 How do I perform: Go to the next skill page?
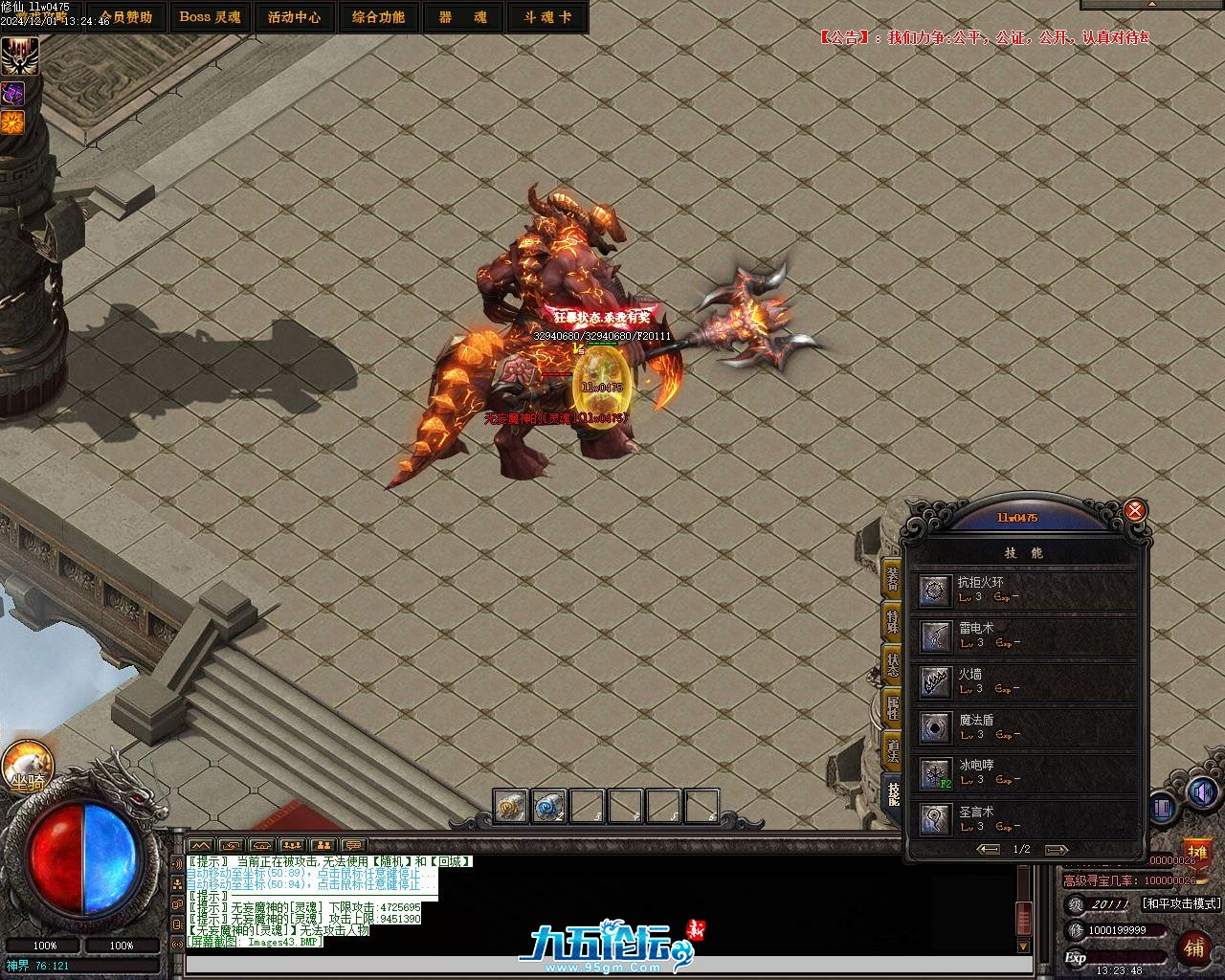click(1057, 850)
